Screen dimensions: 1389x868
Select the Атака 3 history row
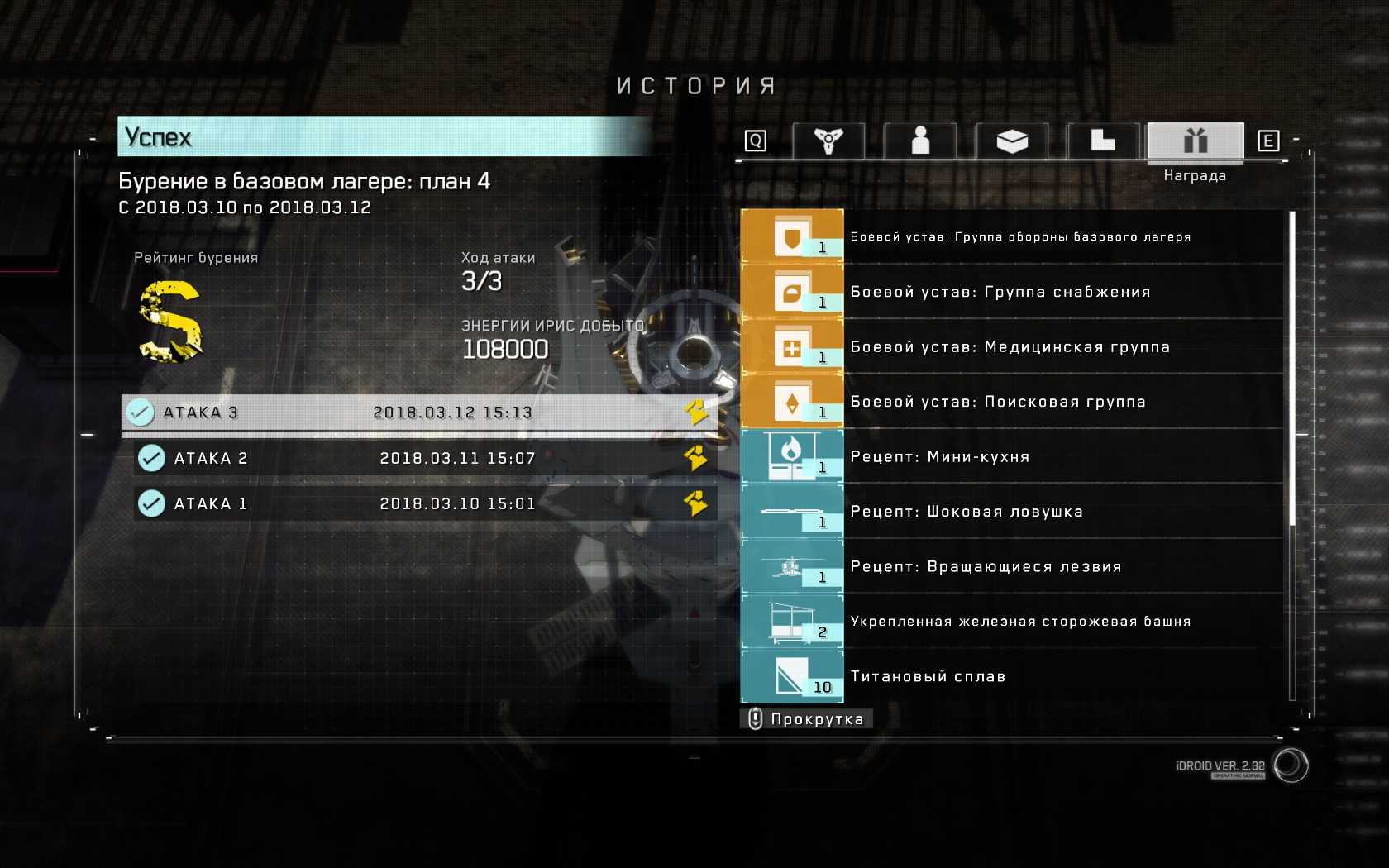click(419, 413)
